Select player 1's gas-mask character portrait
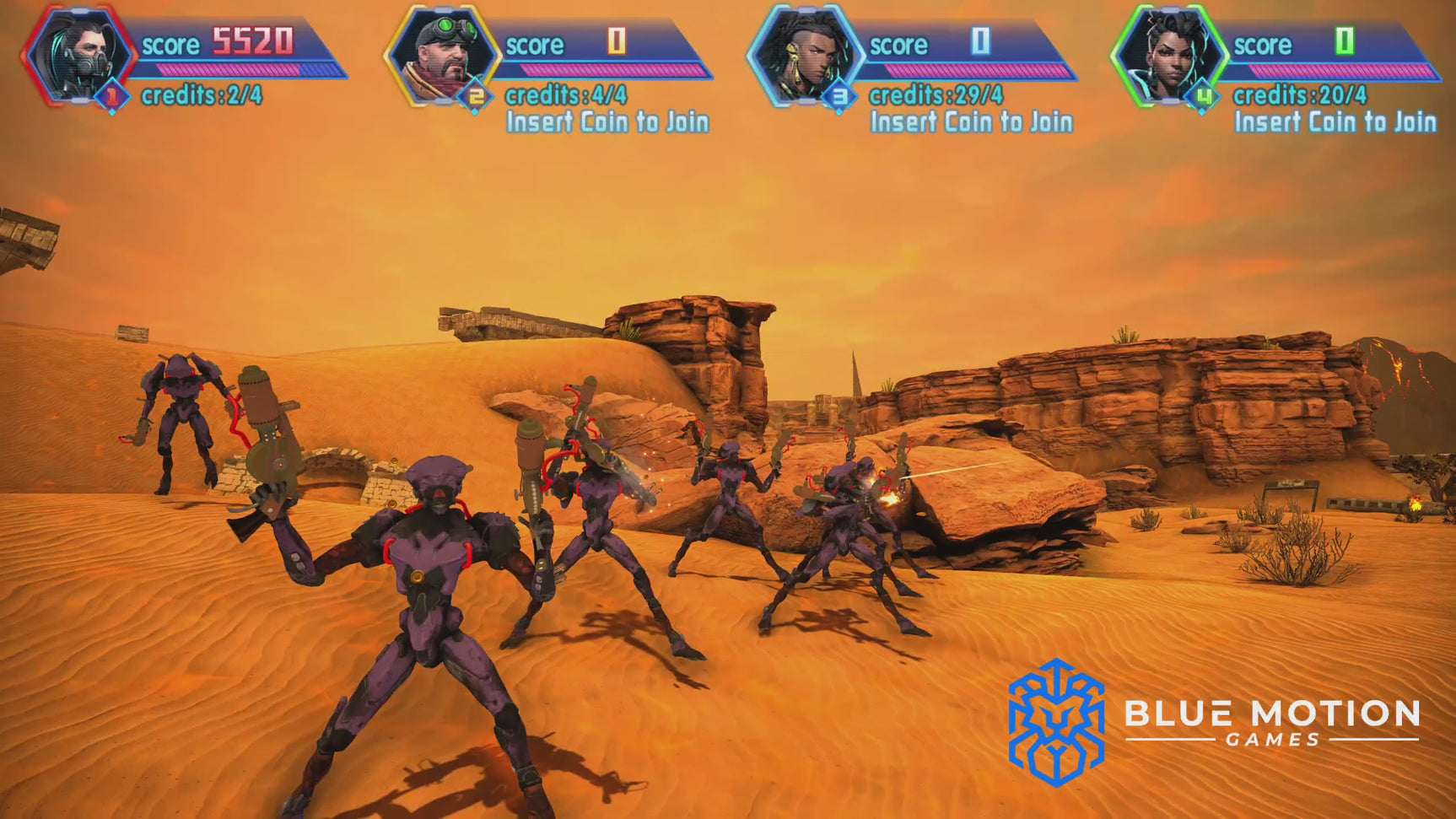 pyautogui.click(x=79, y=56)
